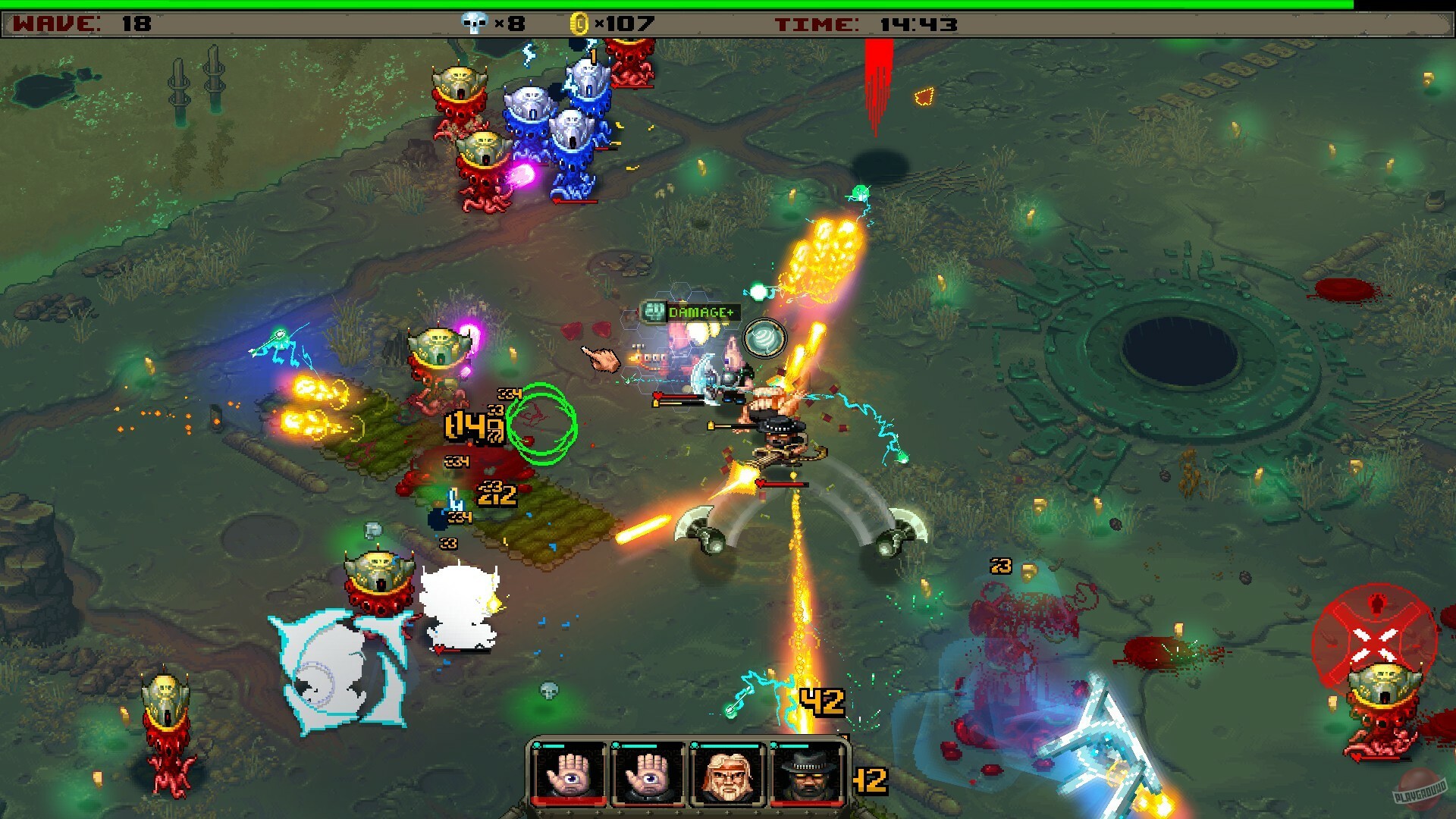This screenshot has height=819, width=1456.
Task: Select the second eyeball-hand character portrait
Action: tap(648, 775)
